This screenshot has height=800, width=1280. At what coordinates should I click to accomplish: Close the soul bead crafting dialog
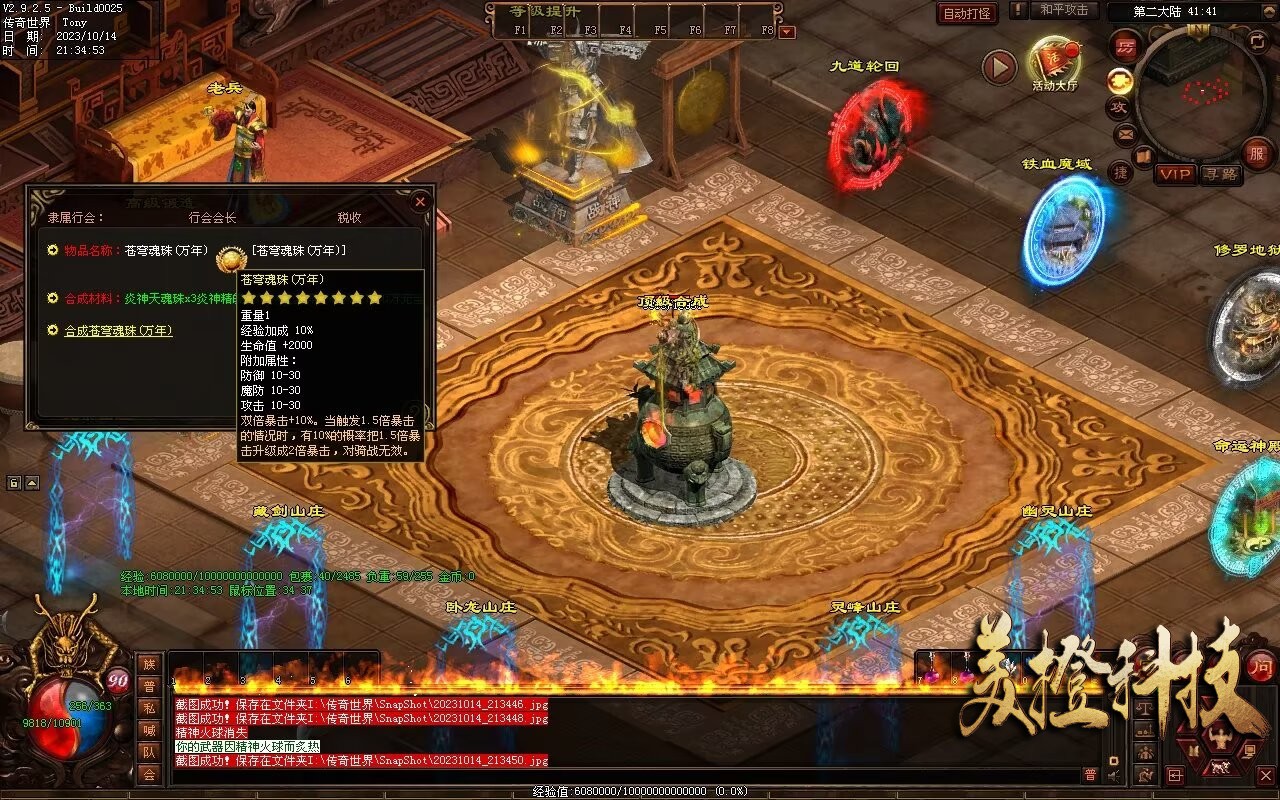coord(420,201)
